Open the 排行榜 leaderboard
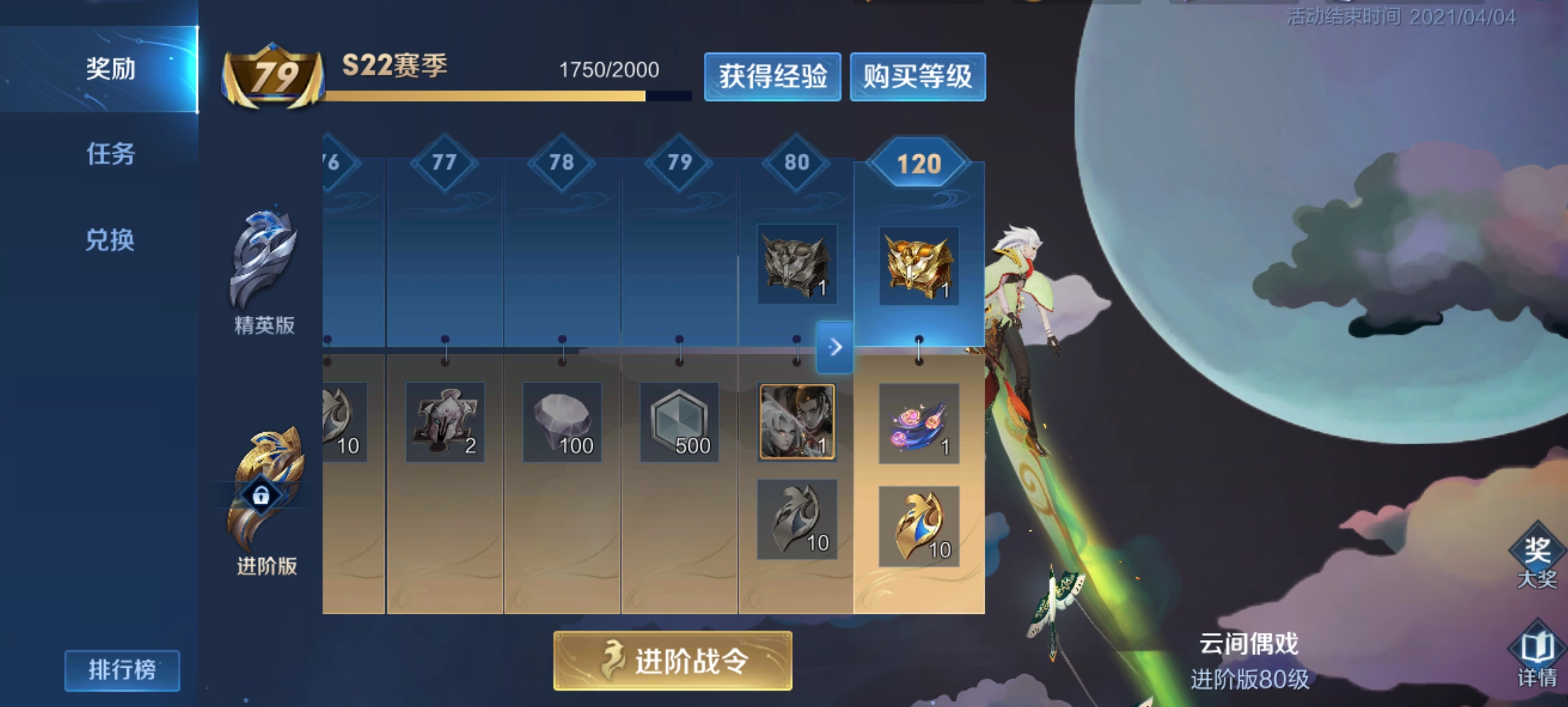Viewport: 1568px width, 707px height. click(x=121, y=669)
